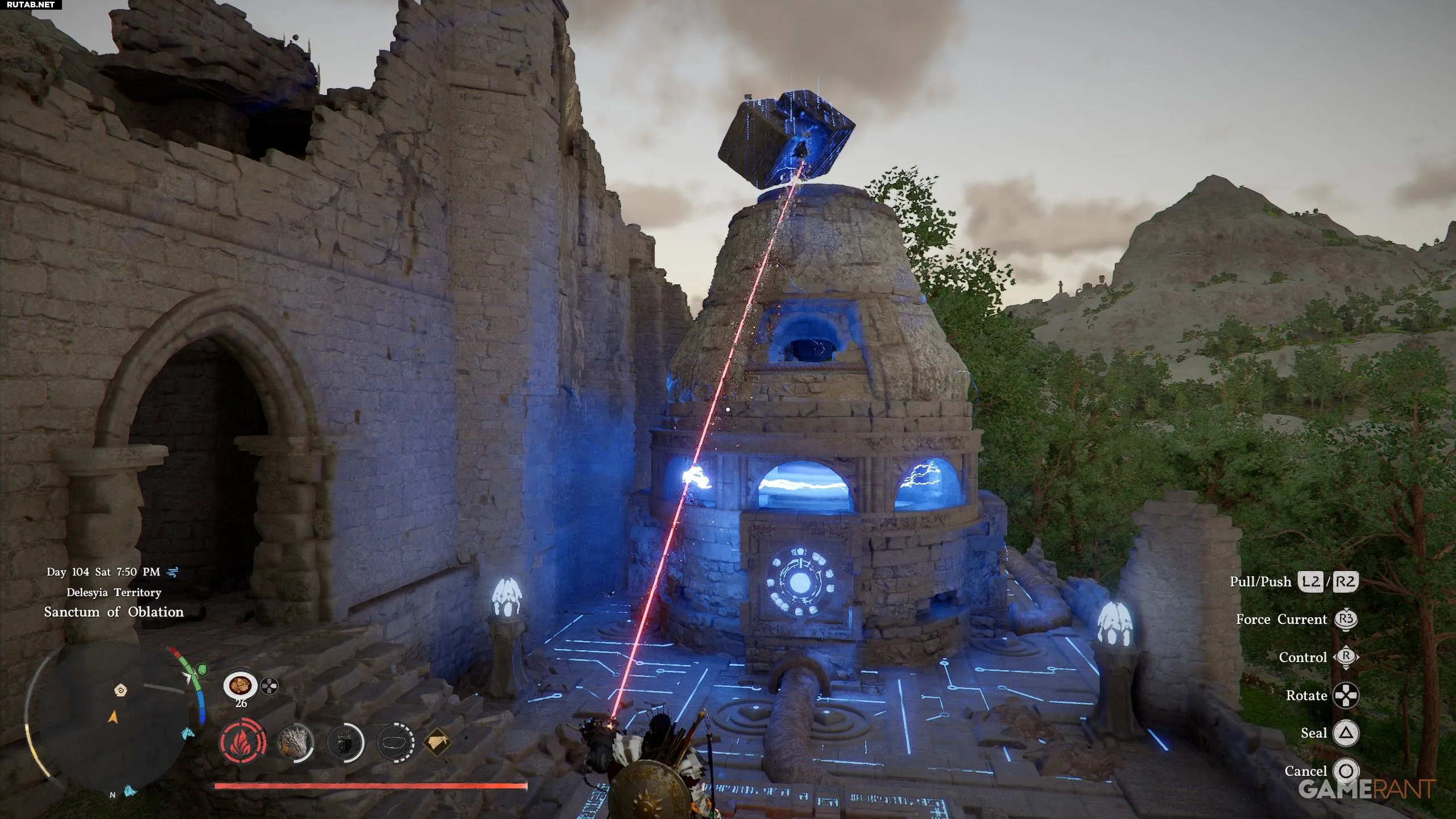Select the dashed-ring bracelet skill icon

pyautogui.click(x=395, y=743)
